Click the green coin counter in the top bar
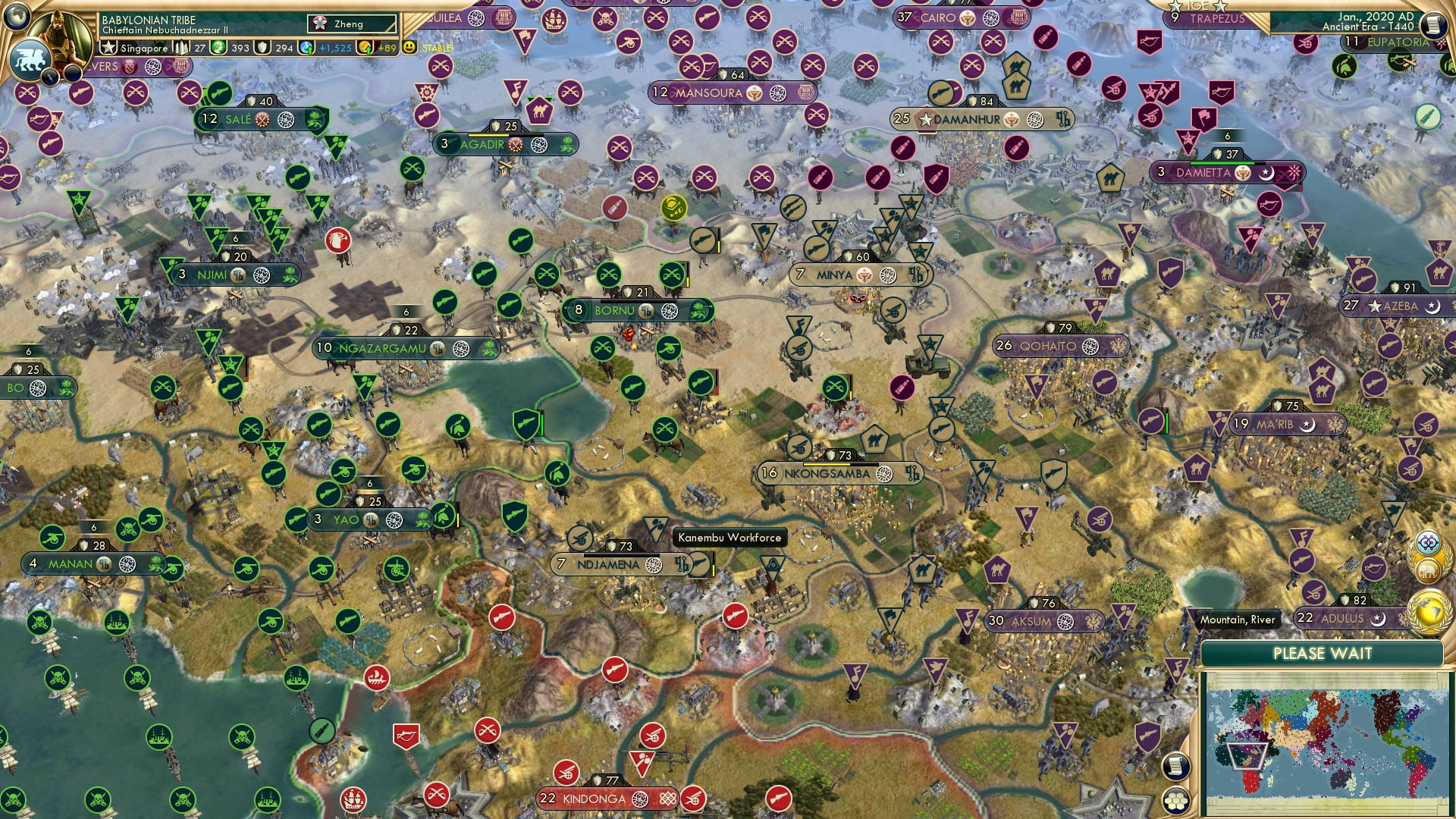Image resolution: width=1456 pixels, height=819 pixels. pyautogui.click(x=220, y=48)
